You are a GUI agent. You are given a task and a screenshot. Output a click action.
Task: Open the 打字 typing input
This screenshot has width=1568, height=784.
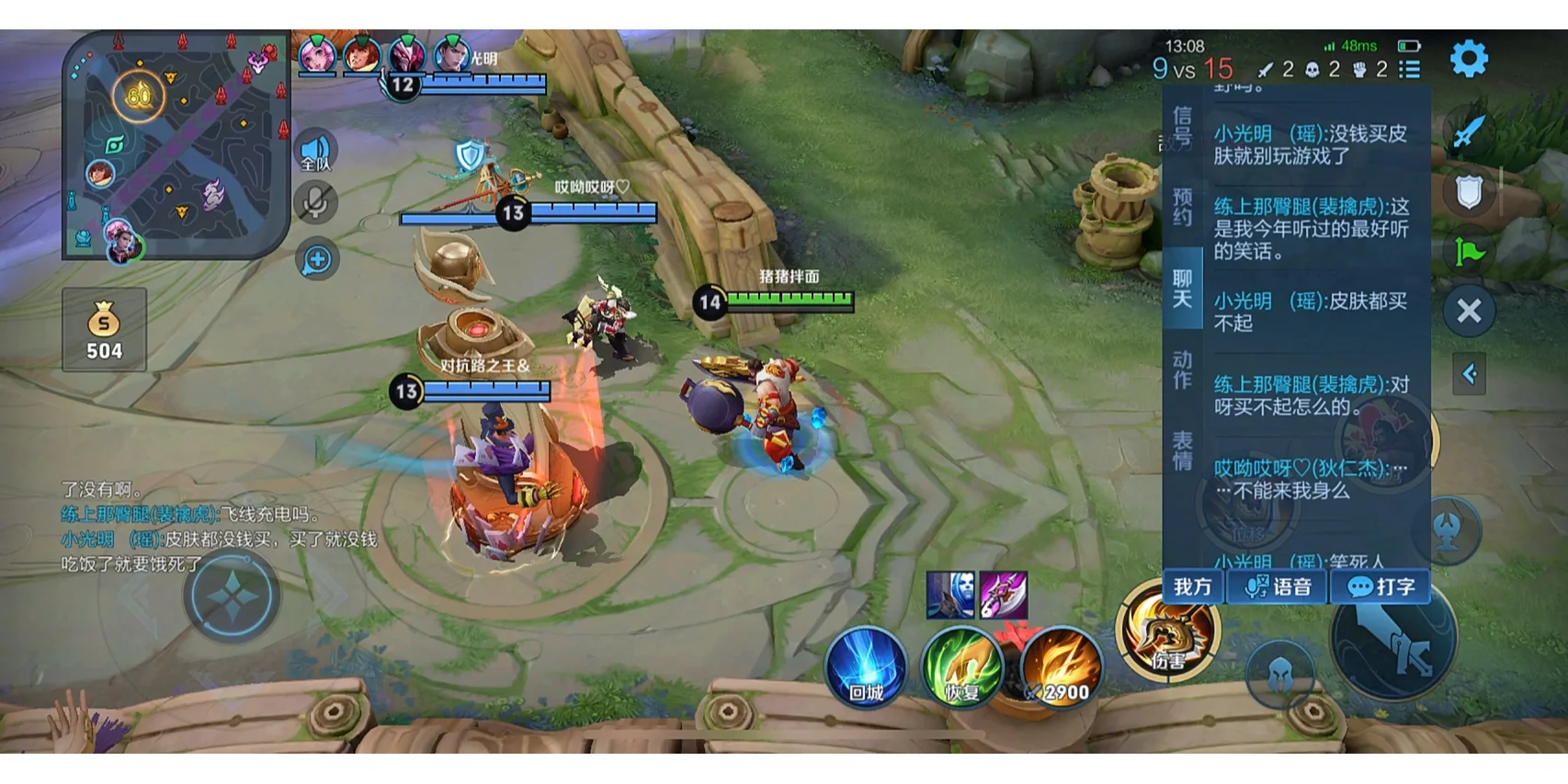(x=1381, y=586)
